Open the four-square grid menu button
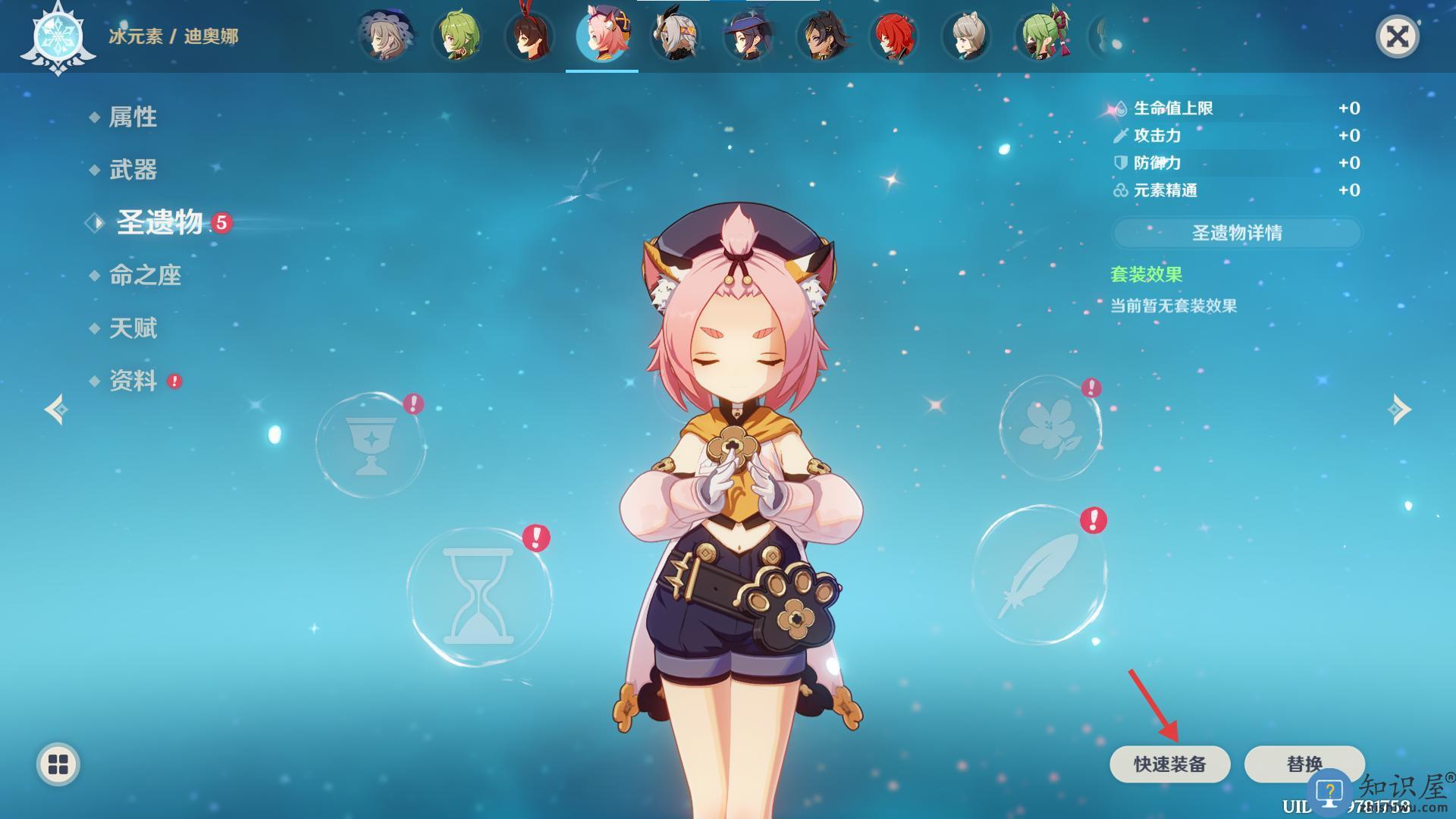Viewport: 1456px width, 819px height. (58, 764)
